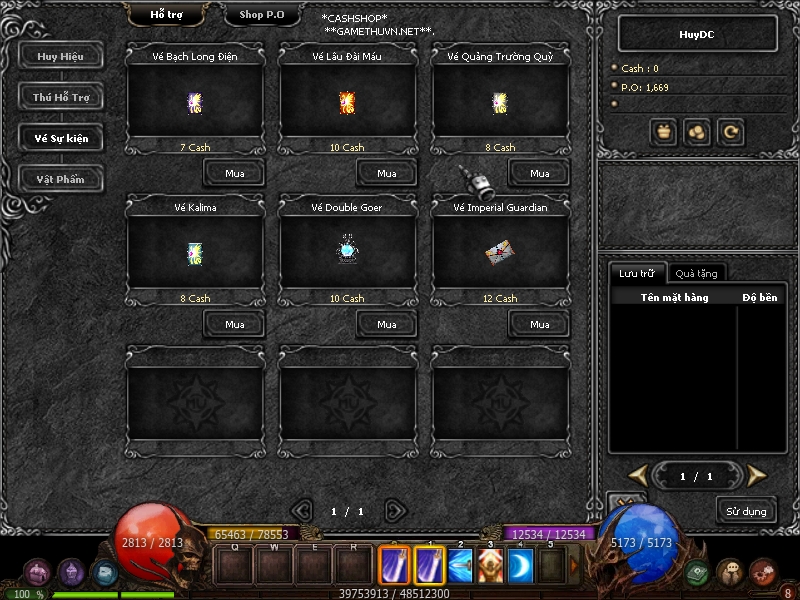800x600 pixels.
Task: Select the Hỗ trợ shop tab
Action: click(x=167, y=15)
